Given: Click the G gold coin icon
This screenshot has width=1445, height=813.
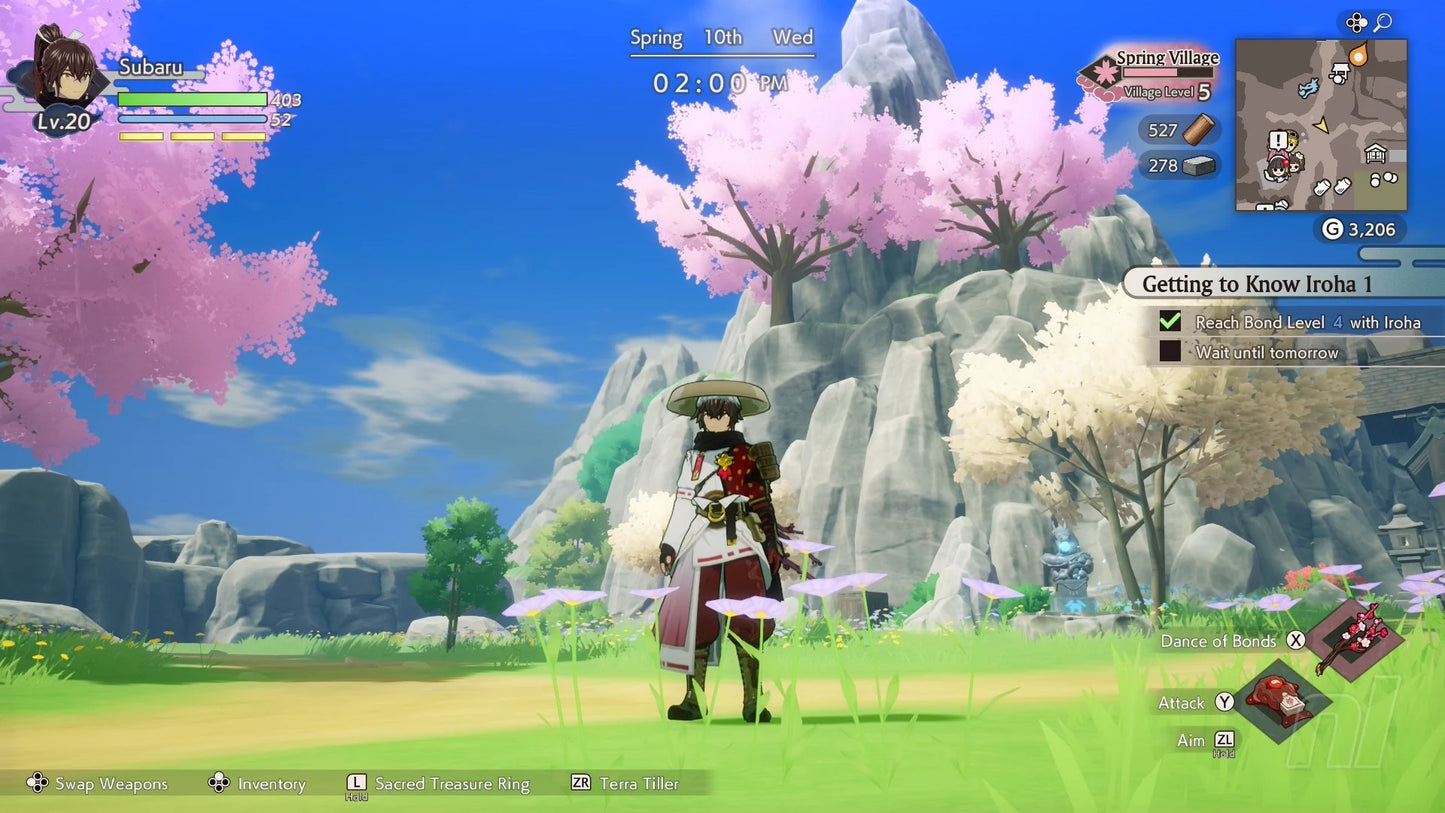Looking at the screenshot, I should [1332, 230].
